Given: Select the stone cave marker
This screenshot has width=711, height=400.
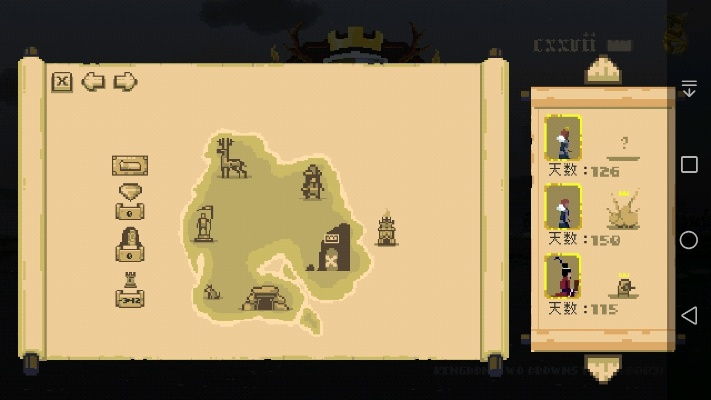Looking at the screenshot, I should click(x=266, y=297).
